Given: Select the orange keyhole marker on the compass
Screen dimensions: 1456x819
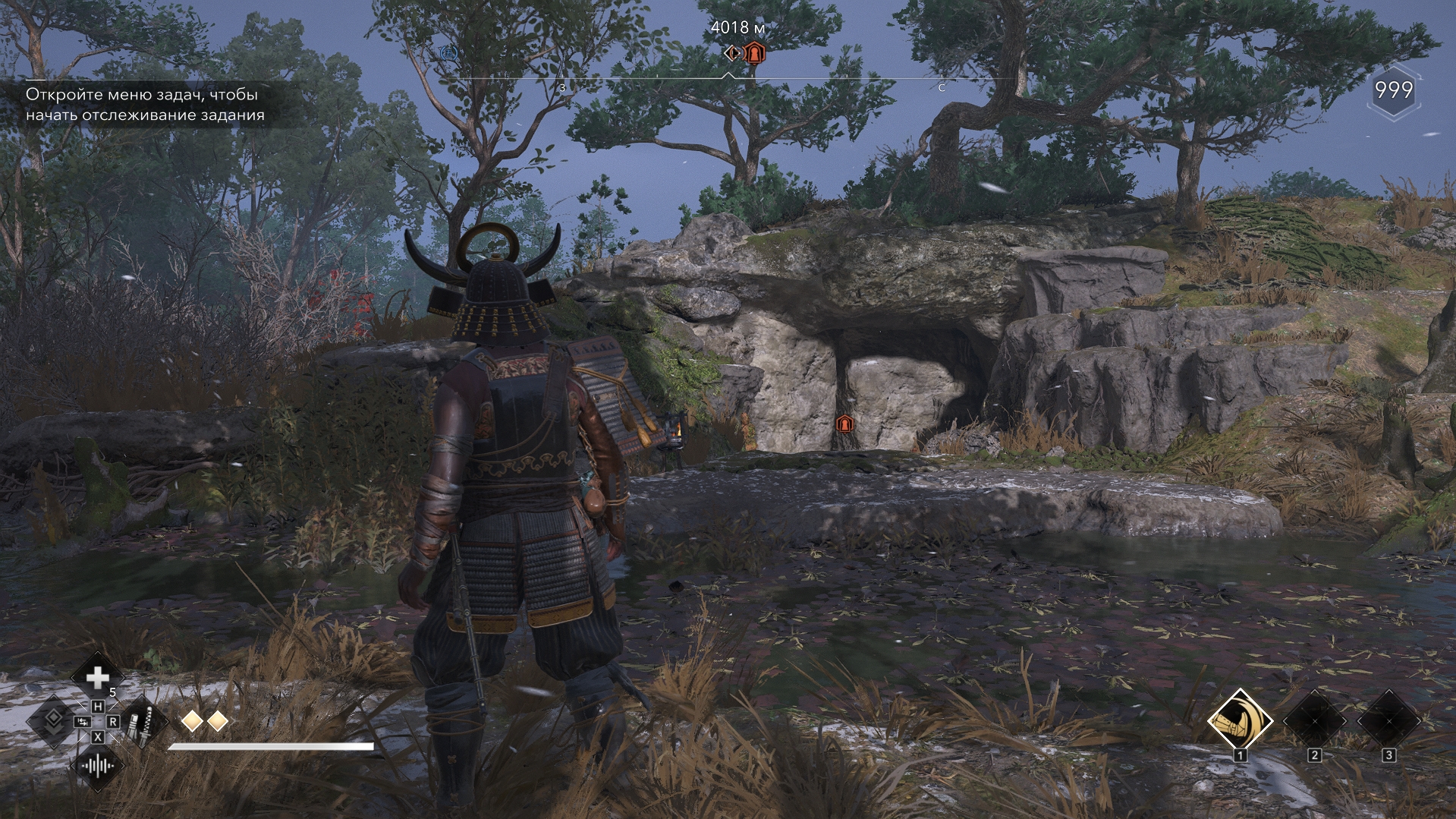Looking at the screenshot, I should [x=754, y=53].
